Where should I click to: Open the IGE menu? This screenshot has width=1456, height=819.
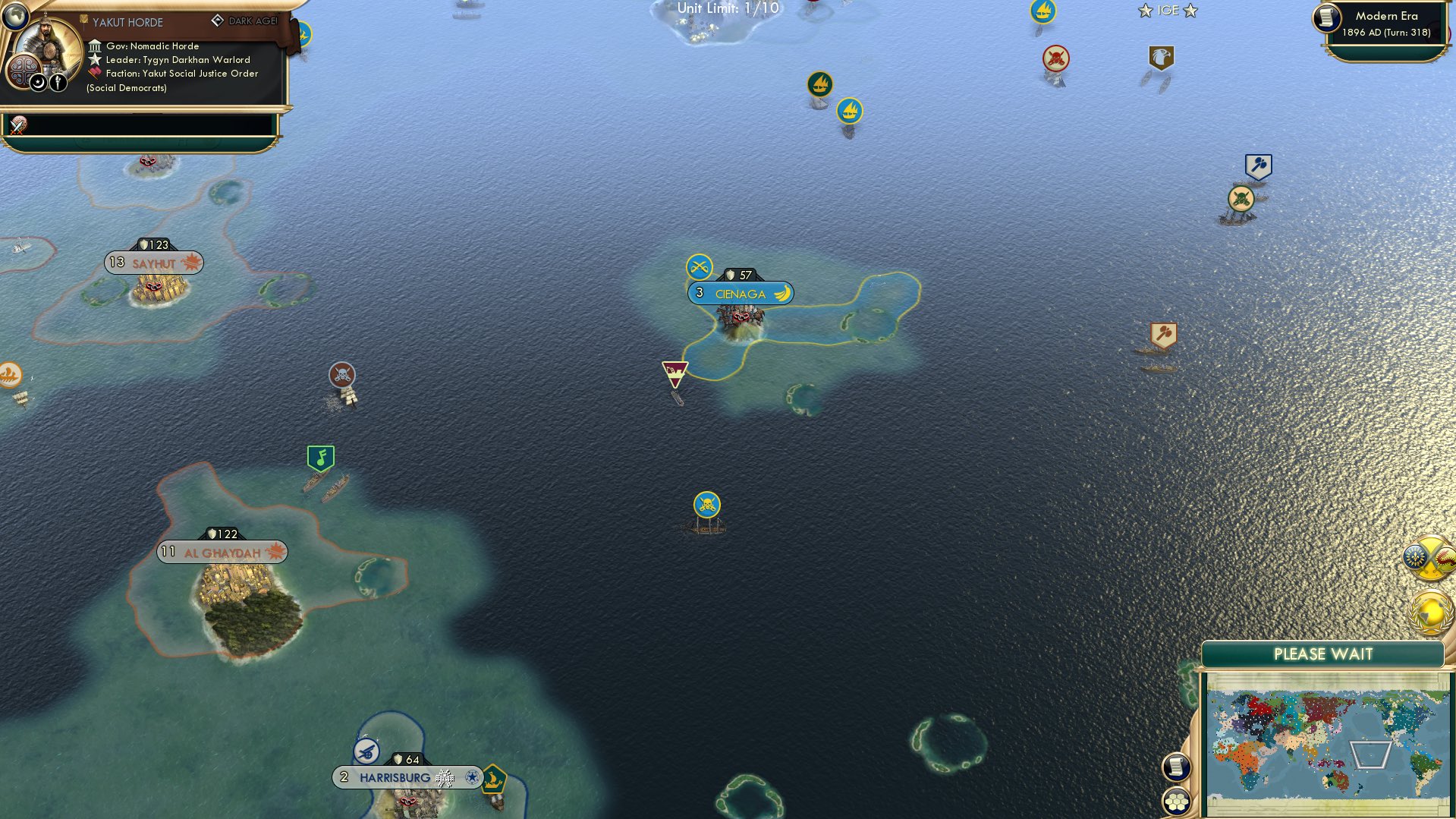click(x=1168, y=10)
